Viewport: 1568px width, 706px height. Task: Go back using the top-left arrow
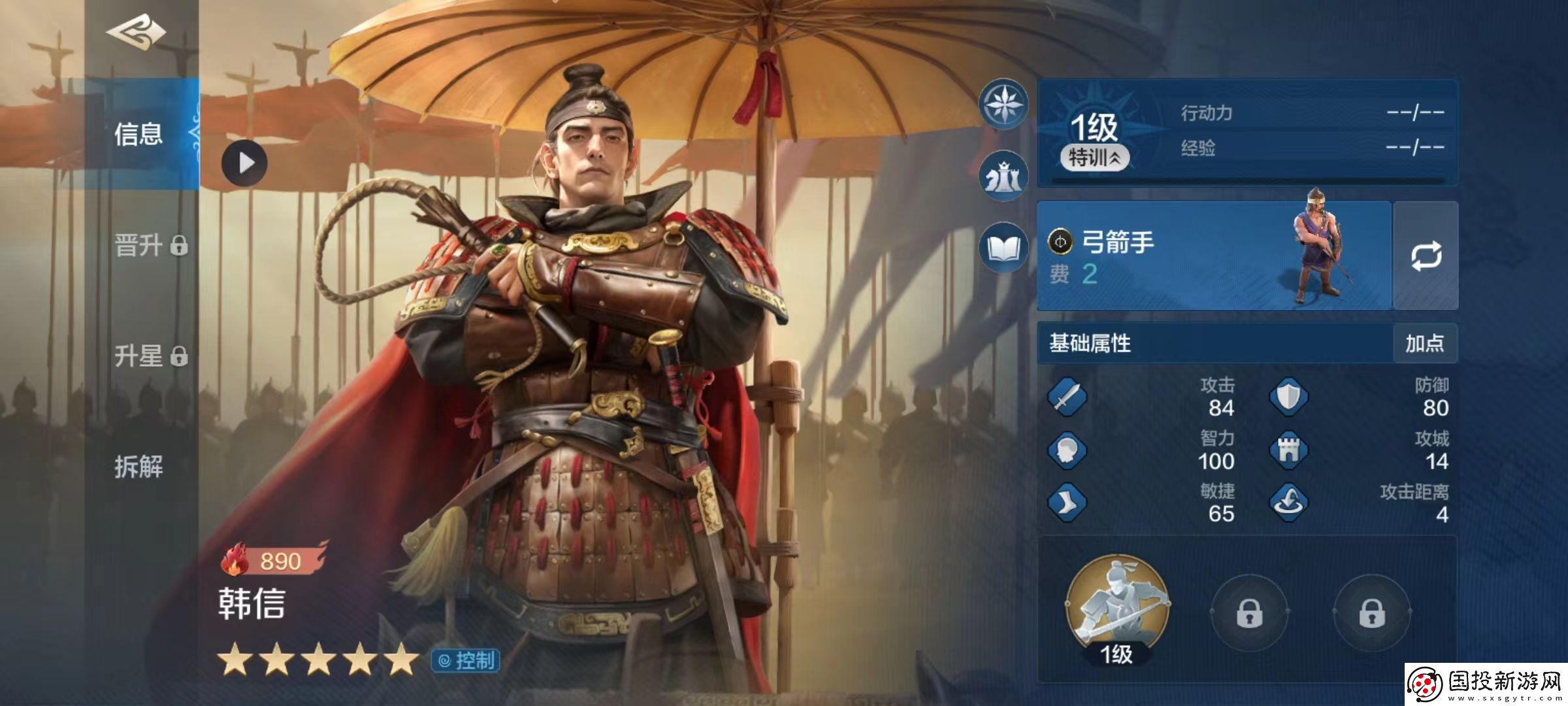(136, 33)
